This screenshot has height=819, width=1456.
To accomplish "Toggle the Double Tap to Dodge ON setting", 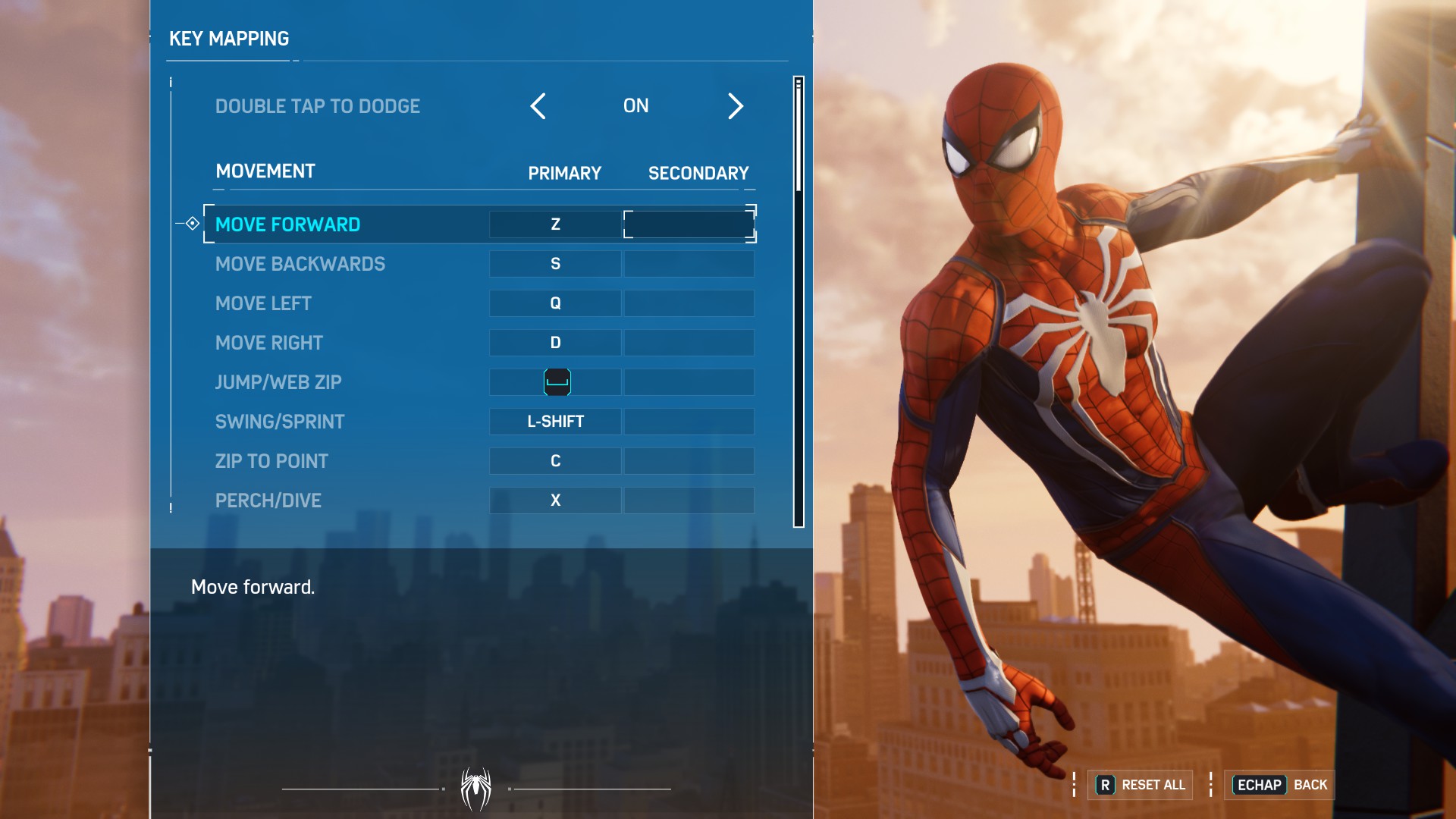I will pyautogui.click(x=636, y=106).
